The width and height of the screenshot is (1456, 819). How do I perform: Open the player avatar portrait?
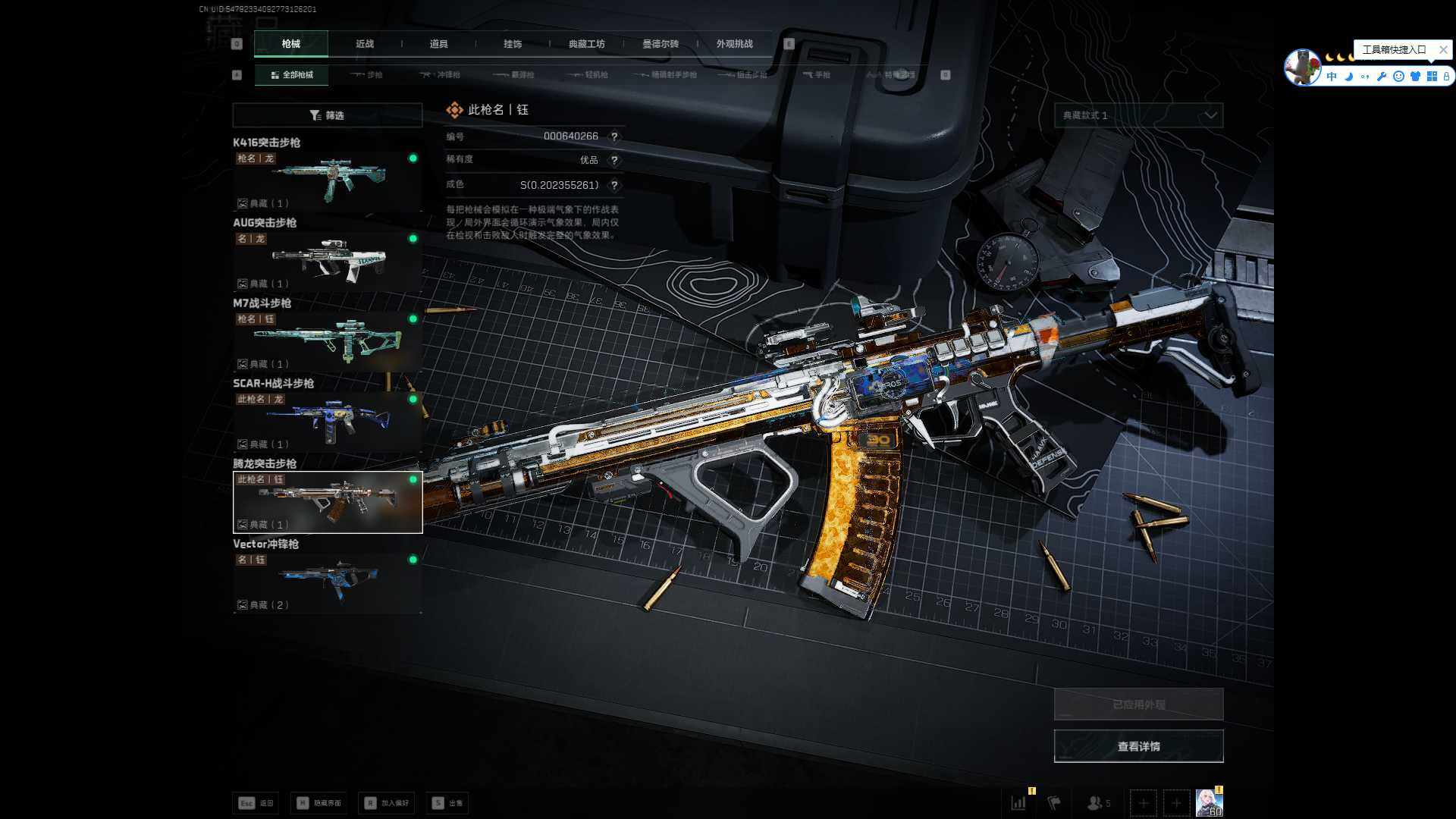1209,802
